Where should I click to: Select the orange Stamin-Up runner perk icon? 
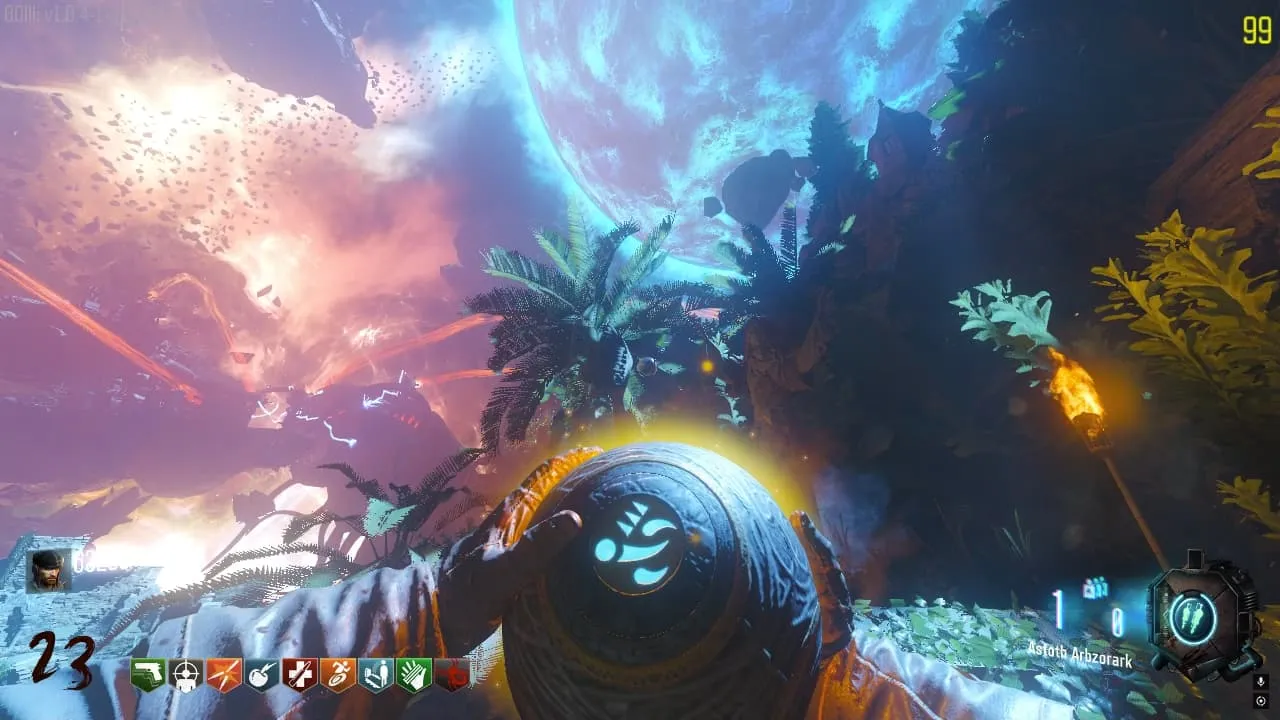click(338, 675)
